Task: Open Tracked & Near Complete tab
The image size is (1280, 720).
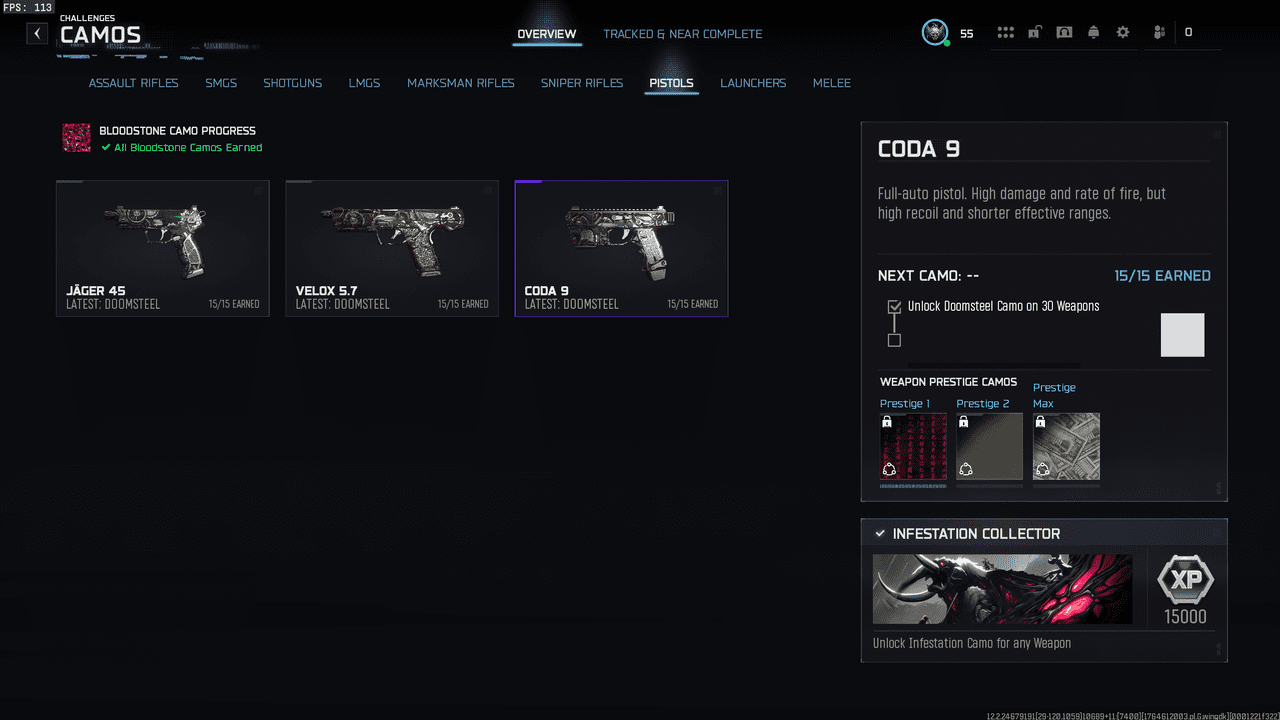Action: 682,34
